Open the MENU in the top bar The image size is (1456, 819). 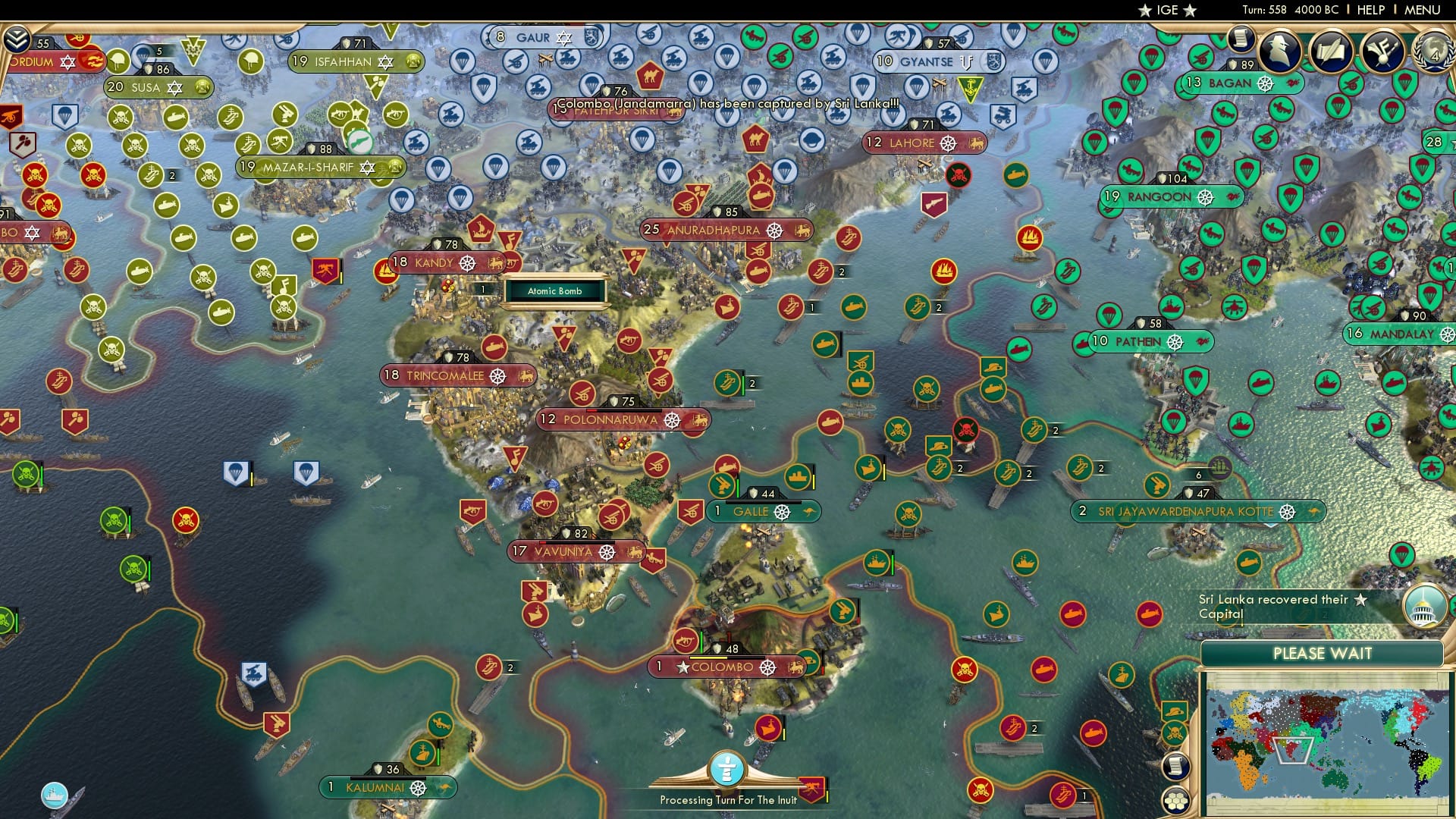pos(1423,10)
